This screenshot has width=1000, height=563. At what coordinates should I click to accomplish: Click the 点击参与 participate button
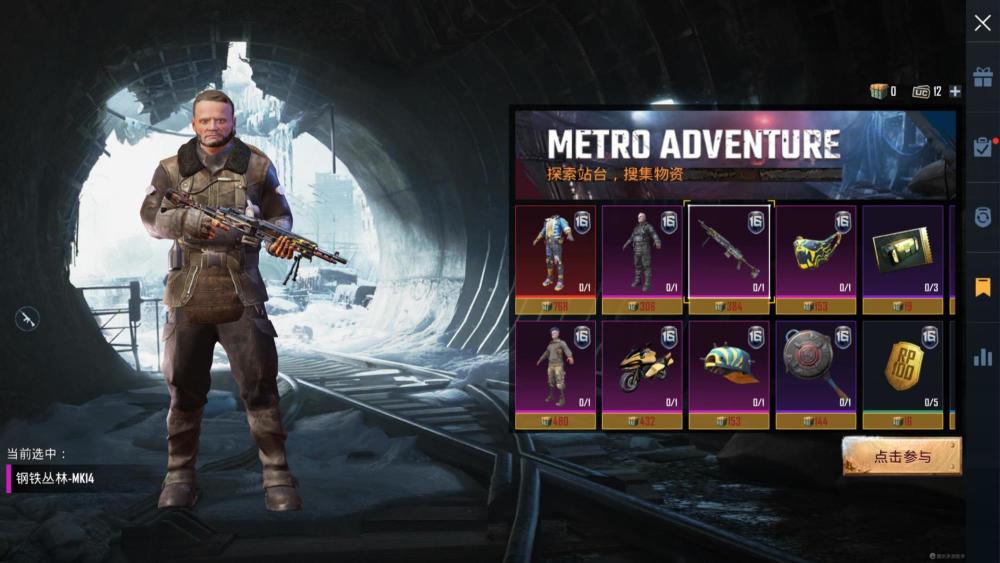point(901,456)
